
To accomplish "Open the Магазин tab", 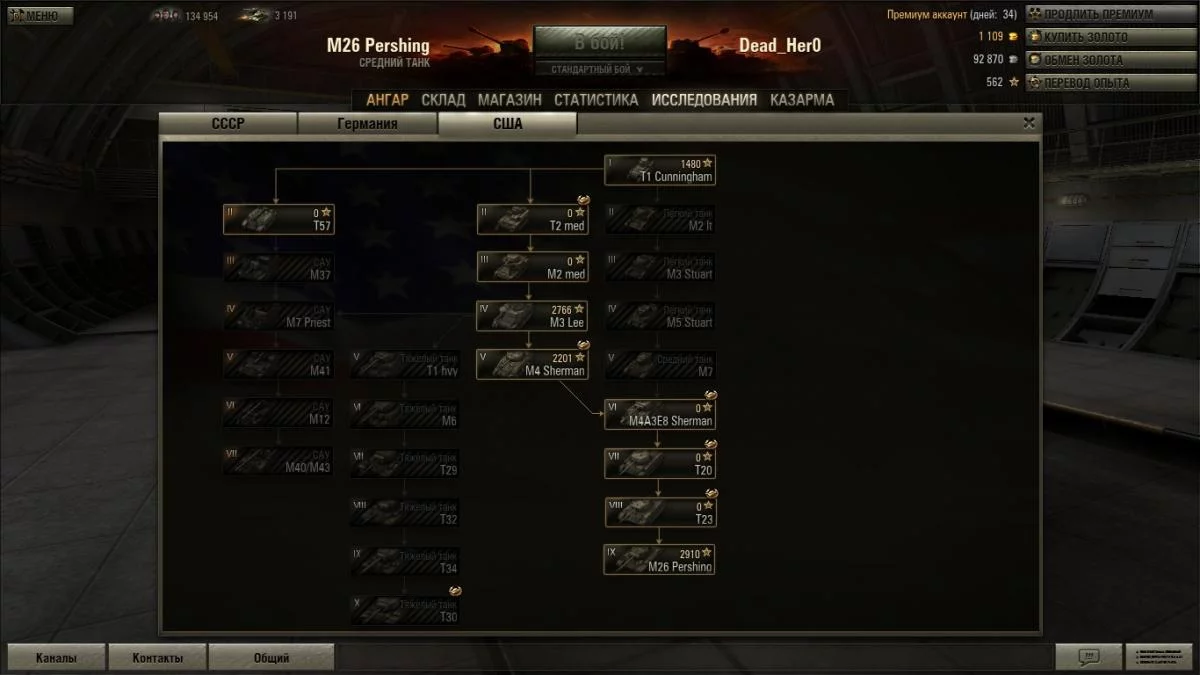I will pos(509,100).
